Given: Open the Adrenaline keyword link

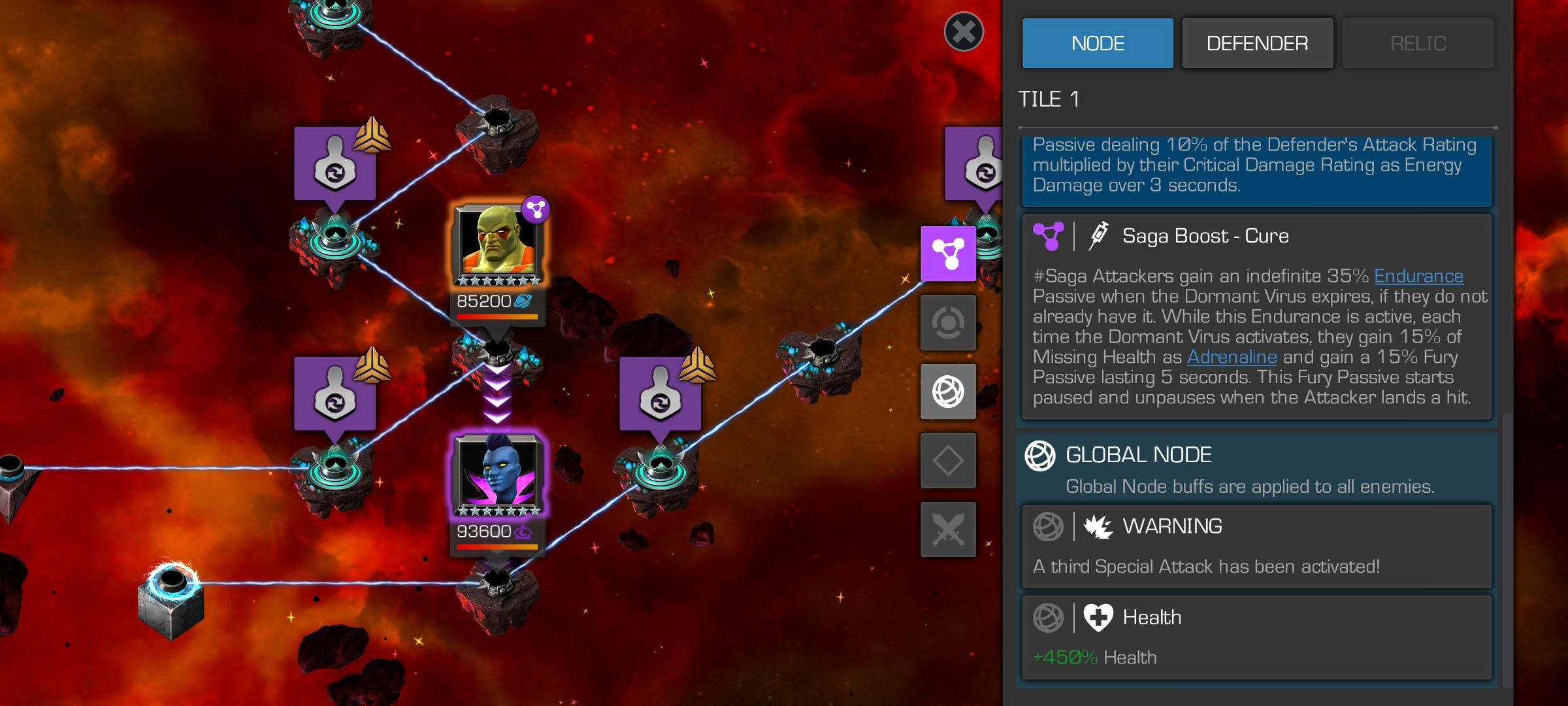Looking at the screenshot, I should [1232, 357].
